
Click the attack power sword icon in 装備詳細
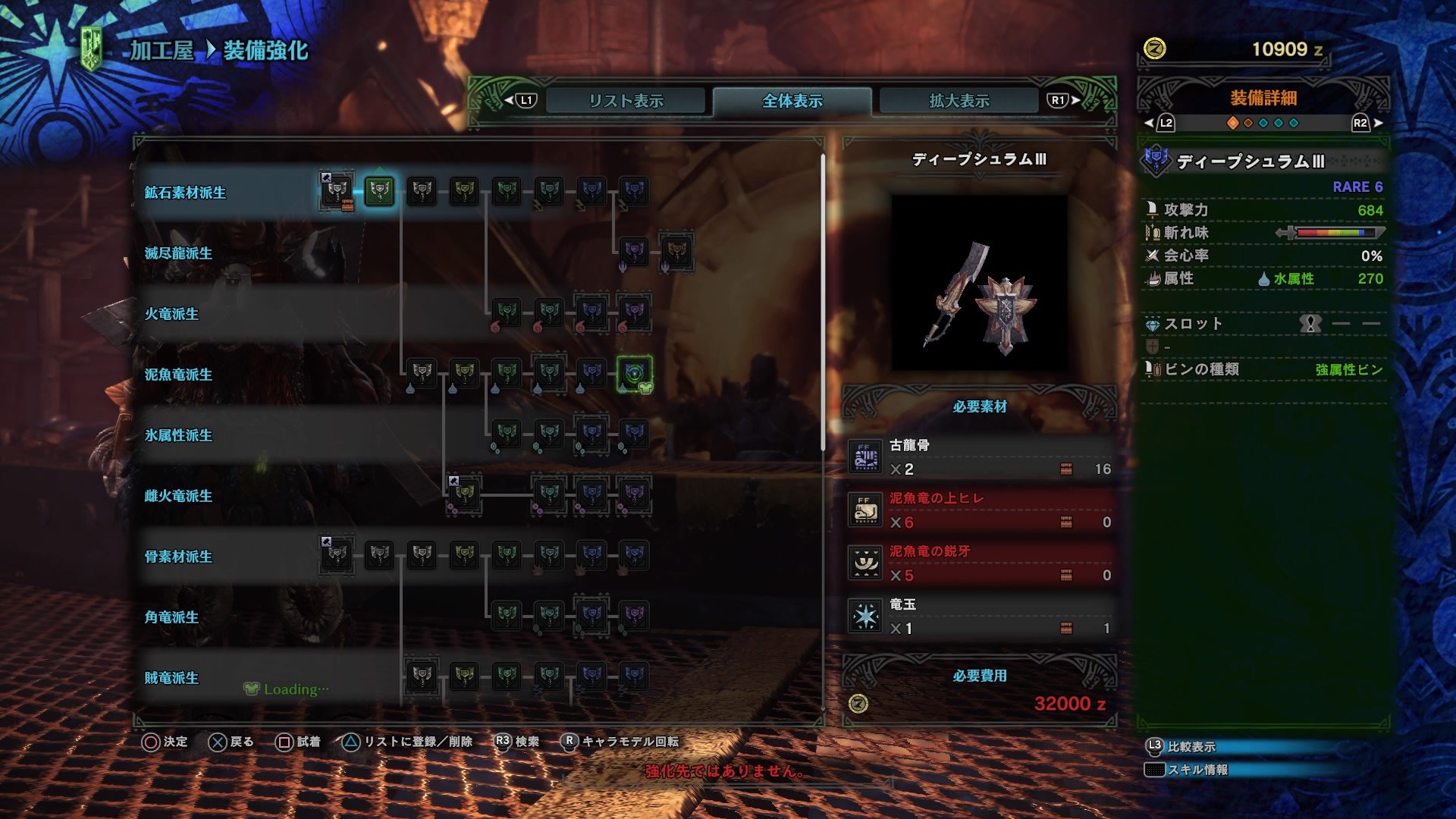[1151, 211]
